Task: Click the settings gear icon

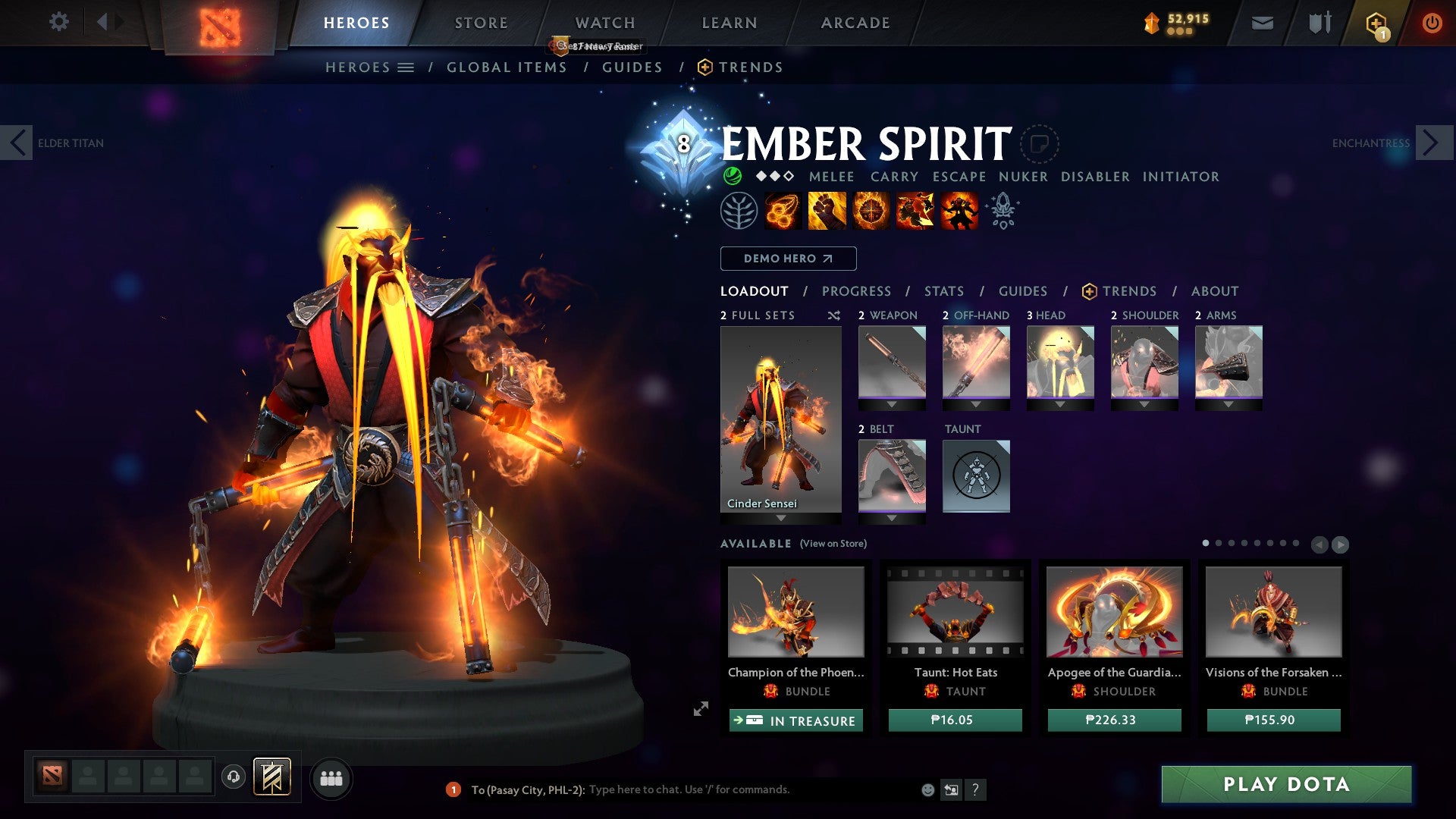Action: 58,22
